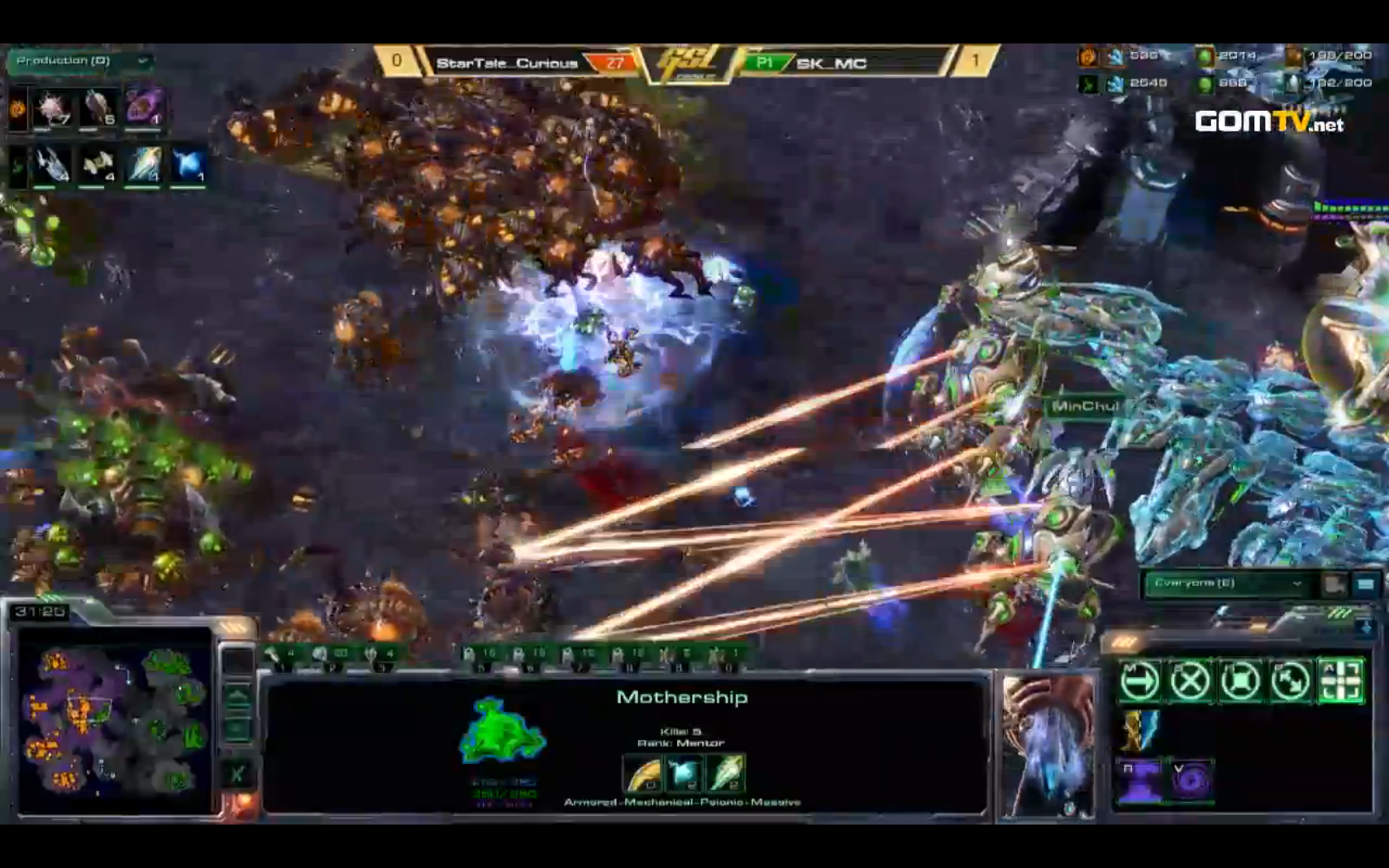
Task: Select the Mothership's shields upgrade icon
Action: [x=726, y=773]
